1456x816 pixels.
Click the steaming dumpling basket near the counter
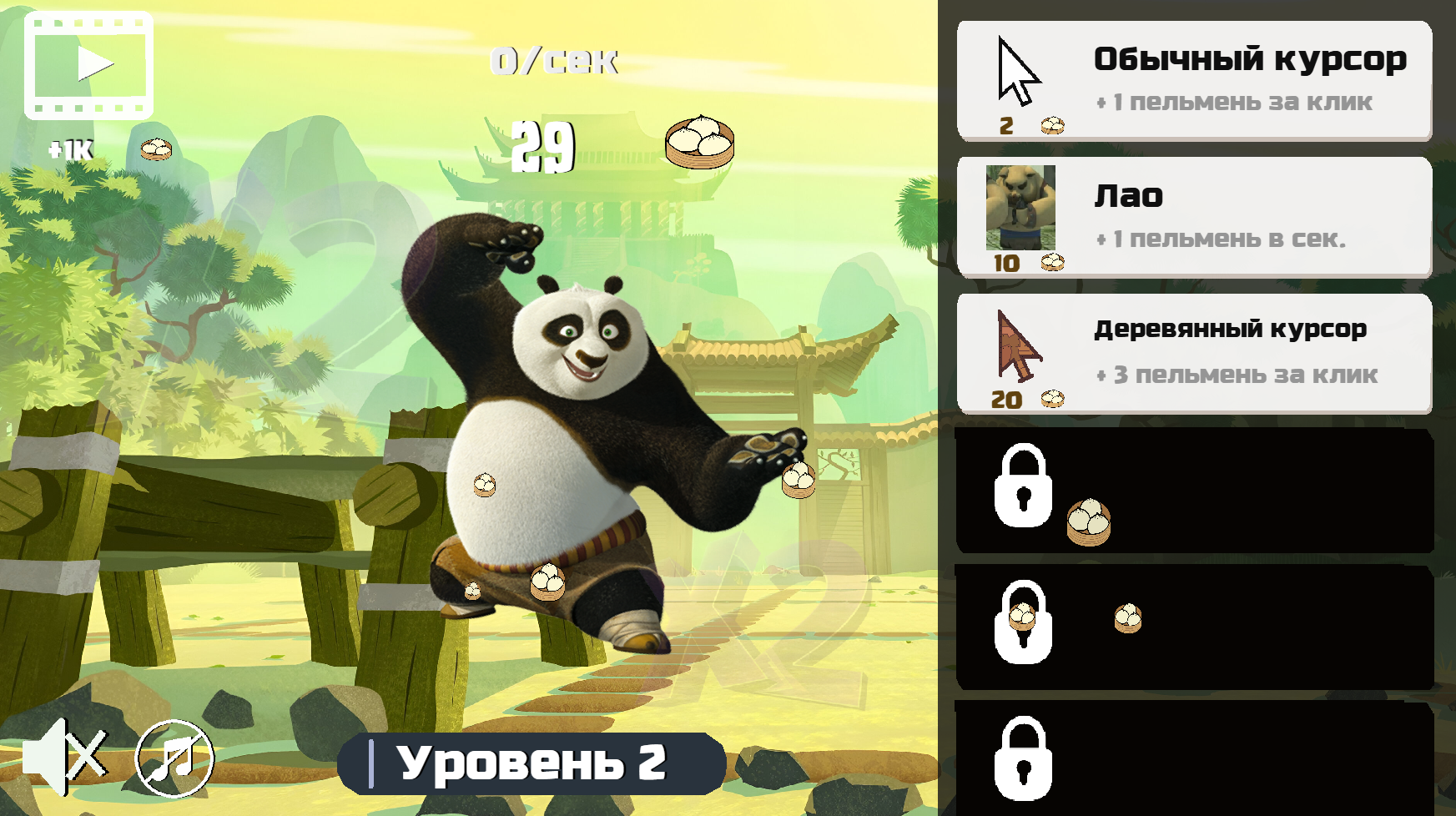pyautogui.click(x=699, y=142)
